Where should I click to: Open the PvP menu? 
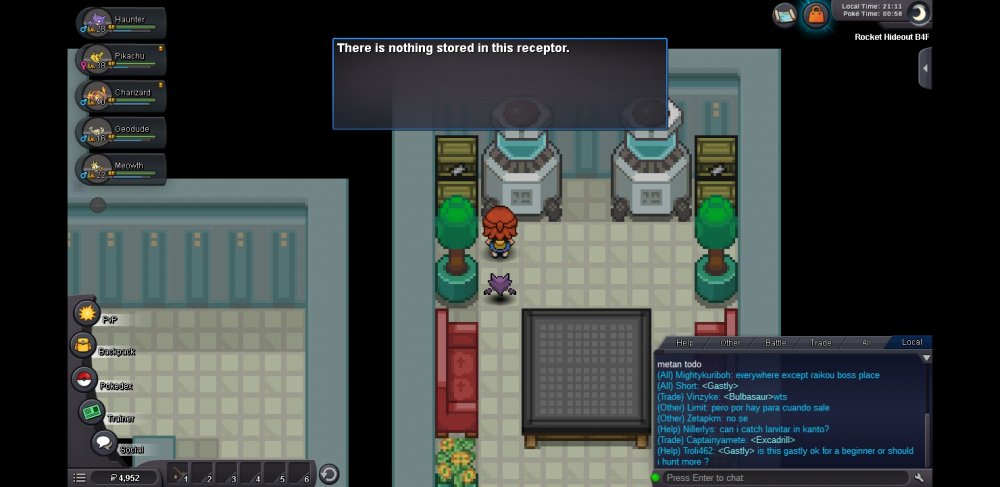tap(87, 314)
